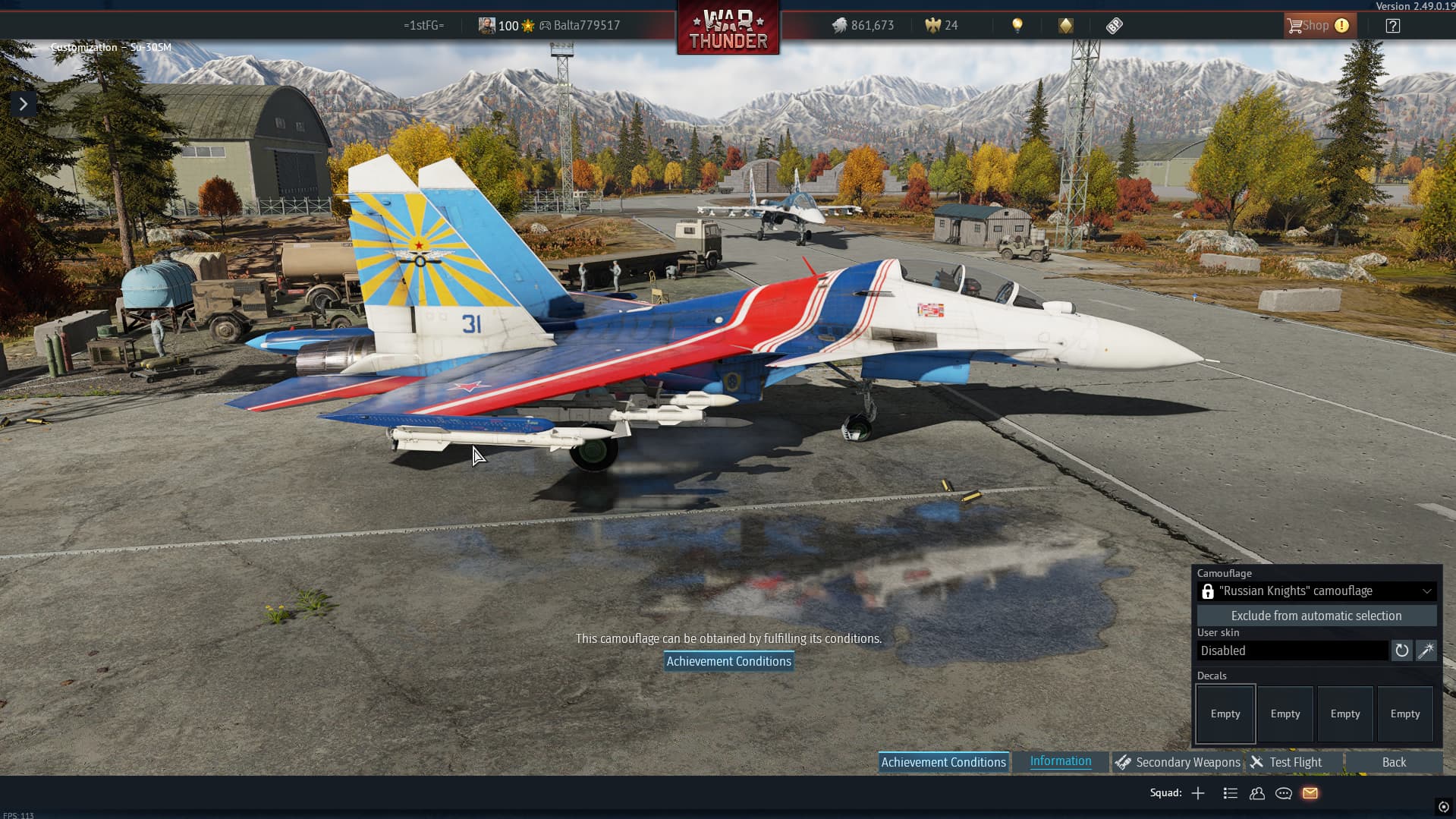The height and width of the screenshot is (819, 1456).
Task: Click the magic wand user skin button
Action: pos(1426,650)
